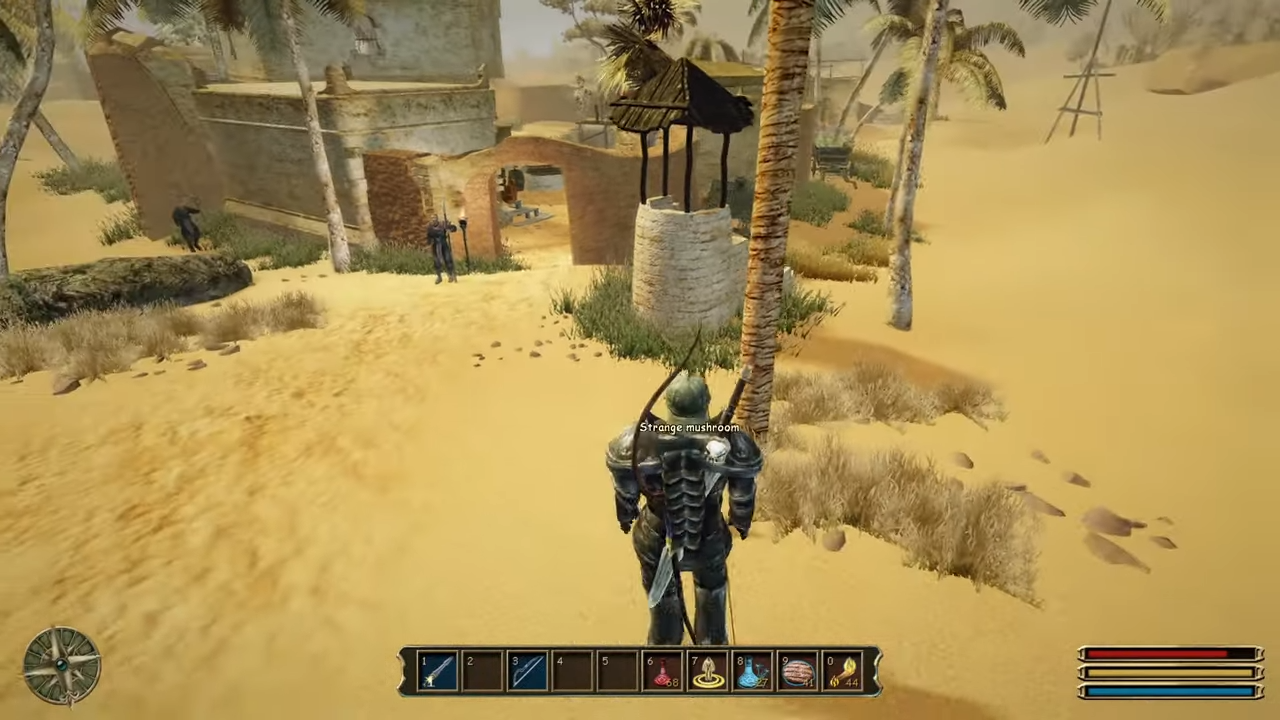This screenshot has height=720, width=1280.
Task: Click the torch counter showing 44
Action: [852, 682]
